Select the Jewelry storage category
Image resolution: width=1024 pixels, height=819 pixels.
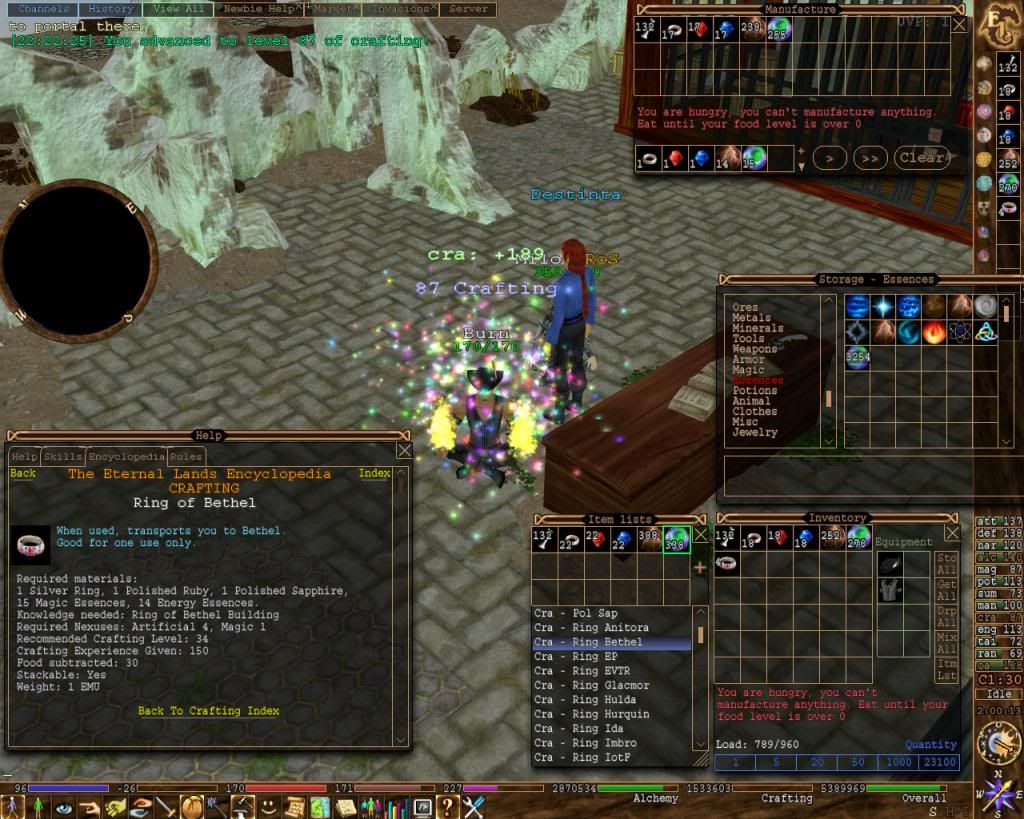[755, 433]
